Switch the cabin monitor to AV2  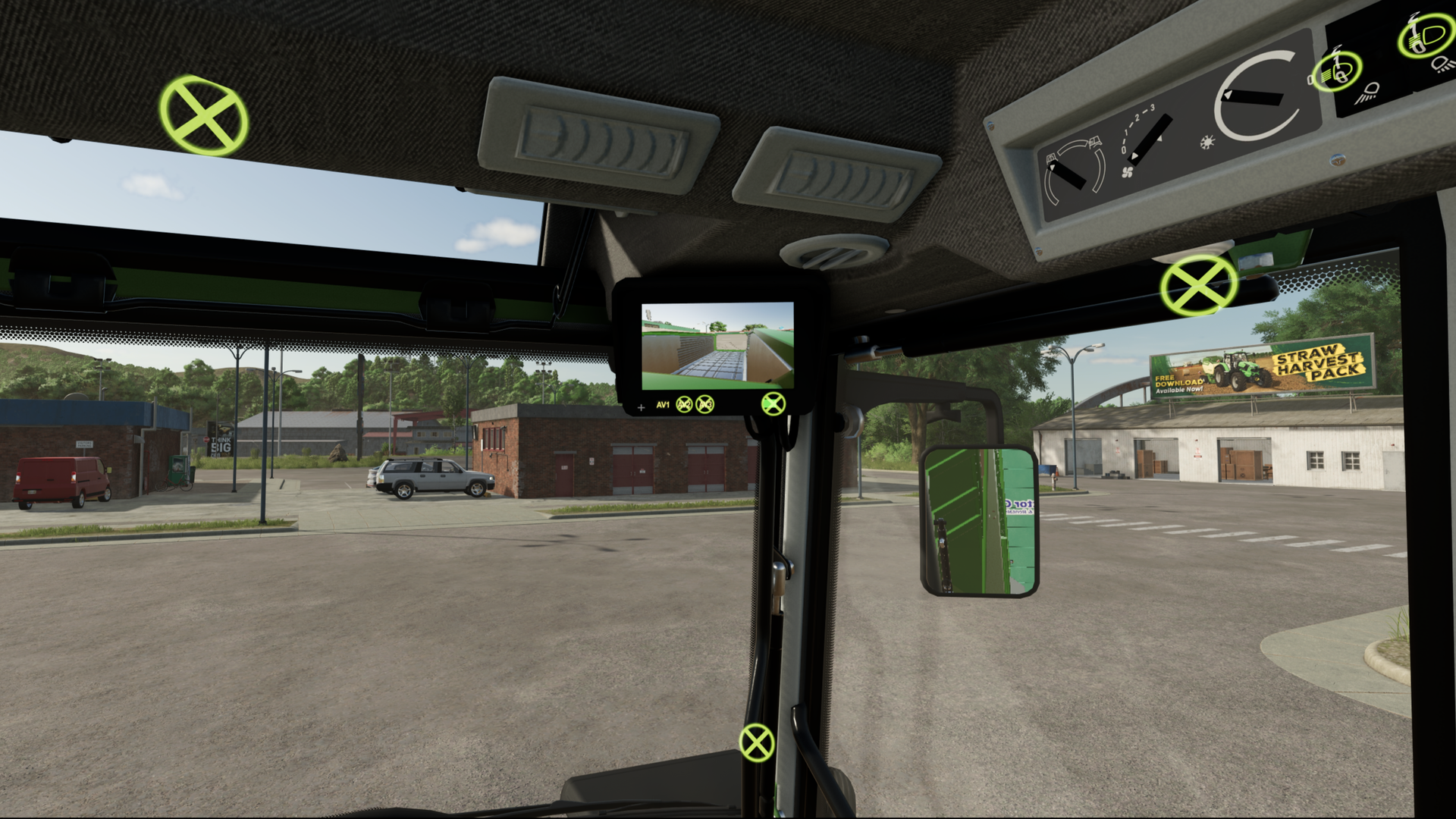[684, 405]
